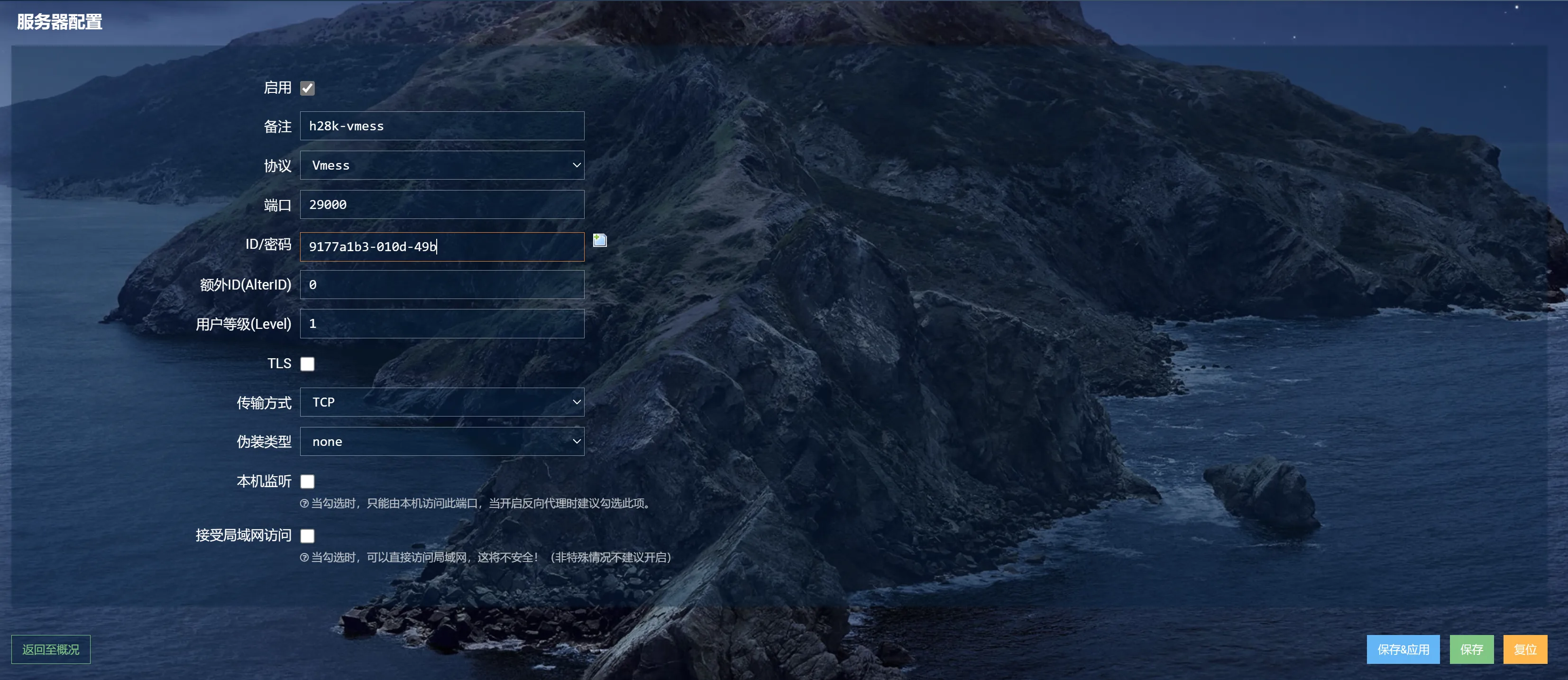Focus the 端口 port field showing 29000
Image resolution: width=1568 pixels, height=680 pixels.
tap(442, 204)
